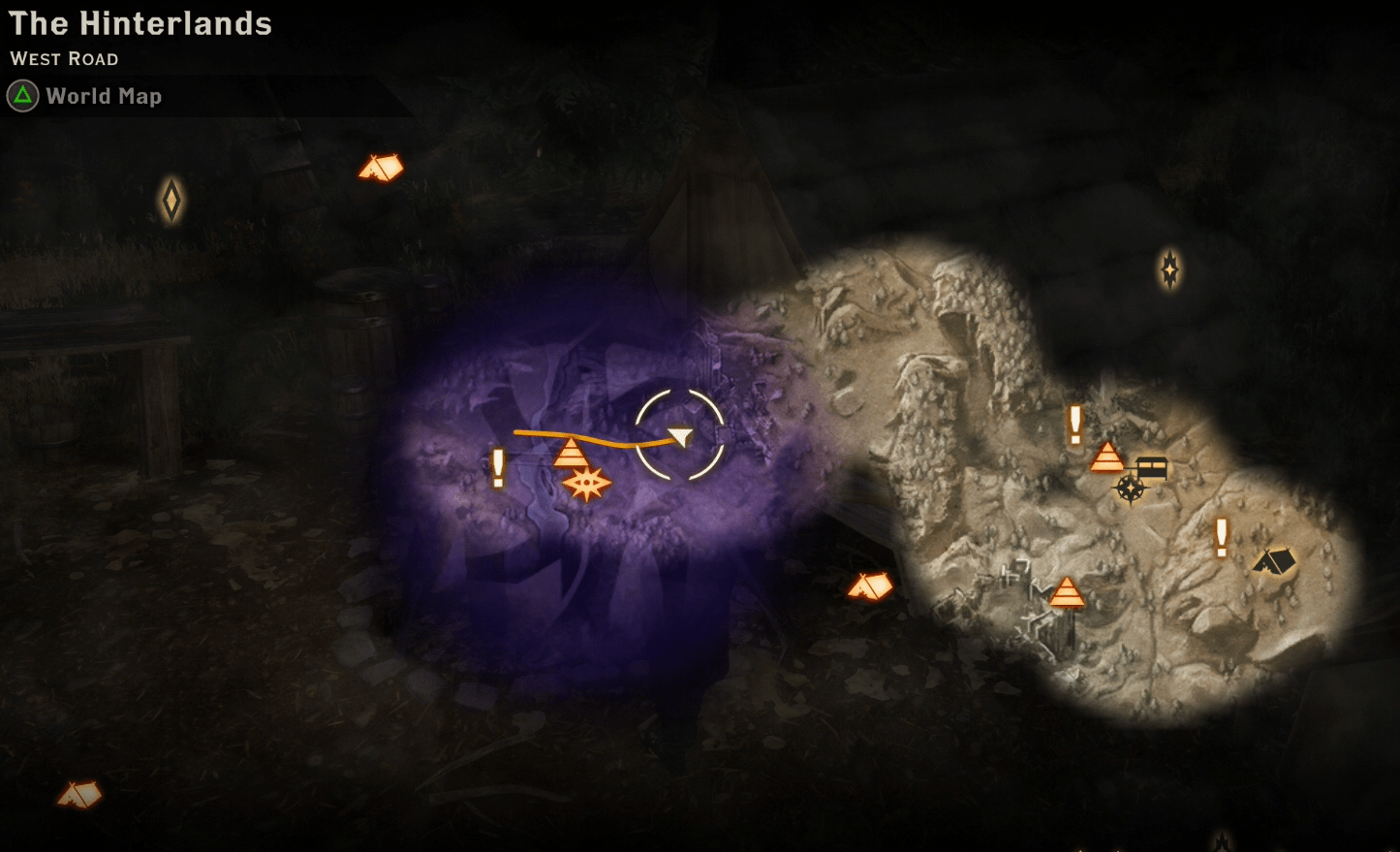Click the quest exclamation marker inside the purple fog
The height and width of the screenshot is (852, 1400).
pyautogui.click(x=497, y=468)
